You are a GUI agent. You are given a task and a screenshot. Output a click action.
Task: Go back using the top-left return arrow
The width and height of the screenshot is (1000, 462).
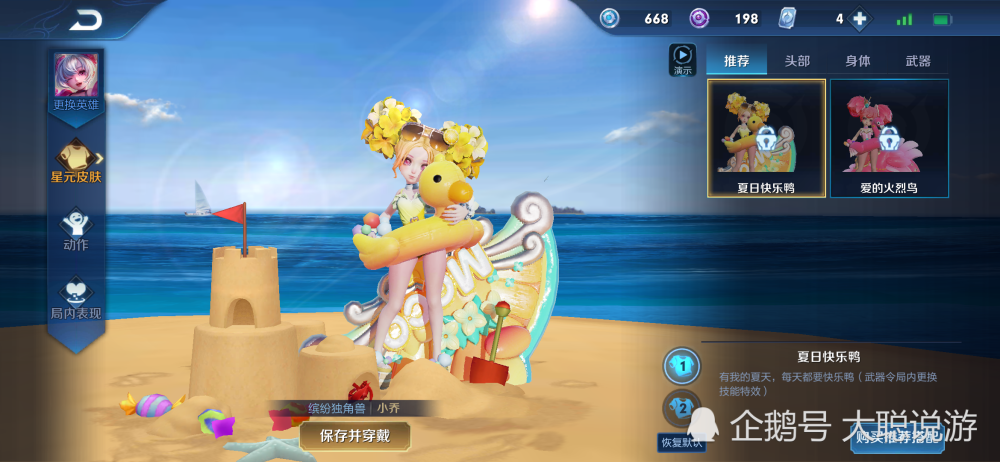tap(86, 19)
